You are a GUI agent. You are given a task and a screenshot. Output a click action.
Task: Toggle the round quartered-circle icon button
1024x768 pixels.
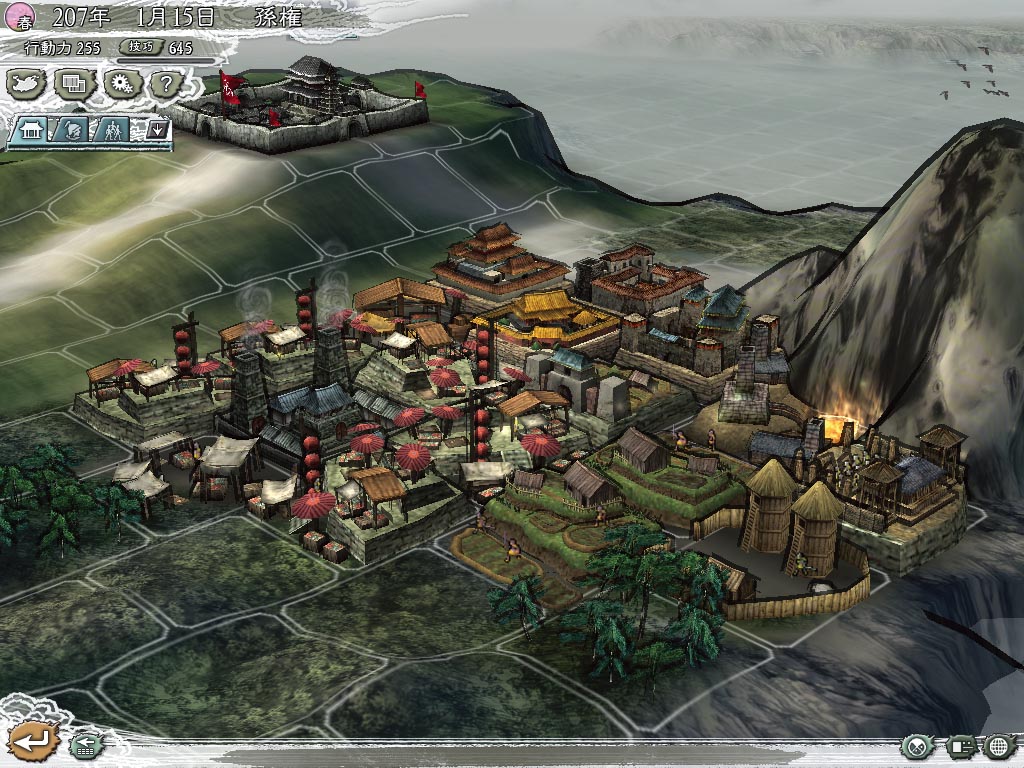point(916,746)
